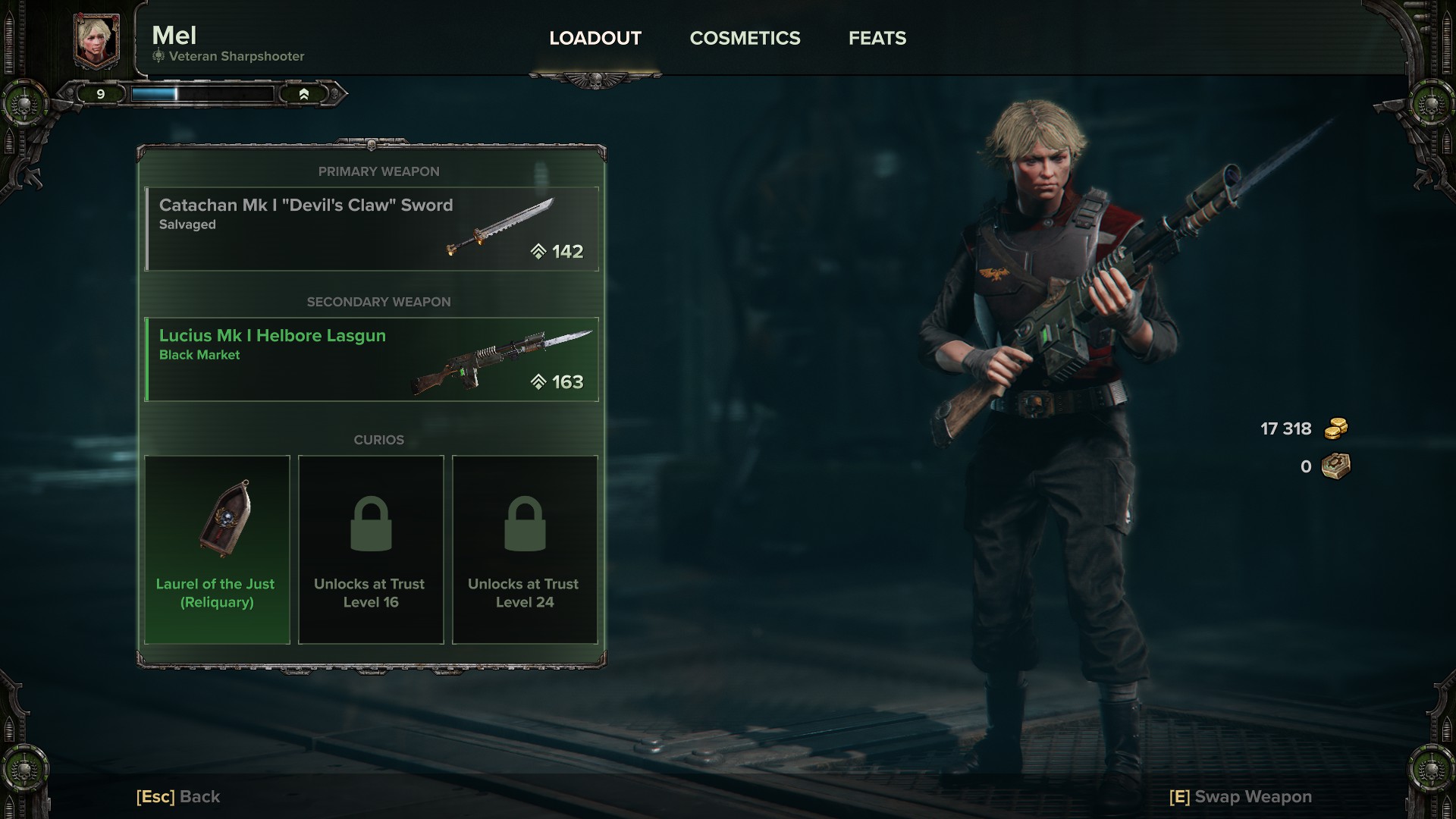
Task: Switch to the Loadout tab
Action: pos(595,38)
